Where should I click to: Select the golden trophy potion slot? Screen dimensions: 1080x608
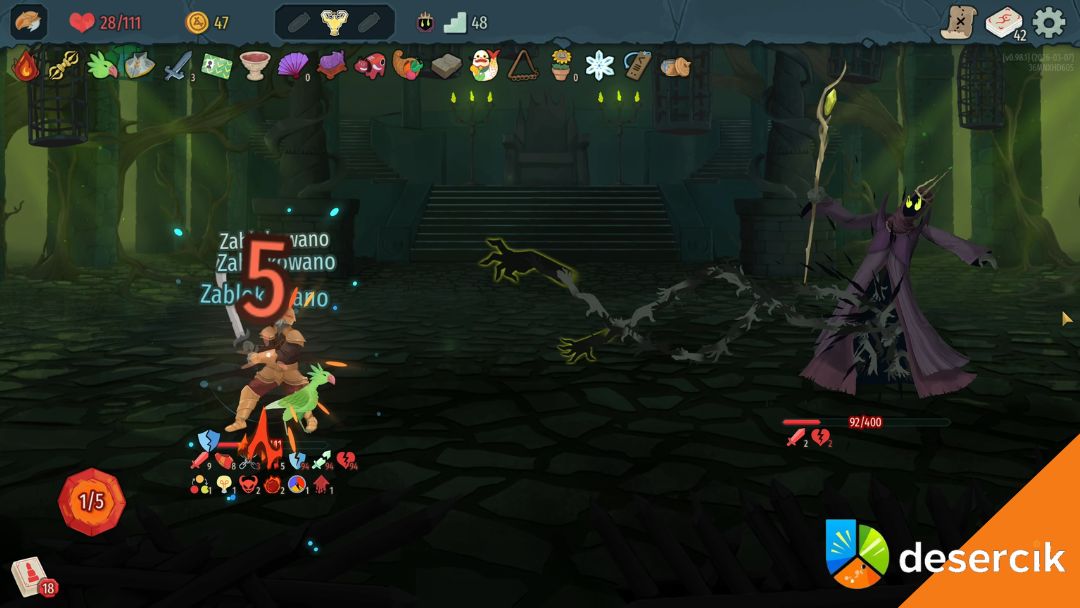(334, 22)
